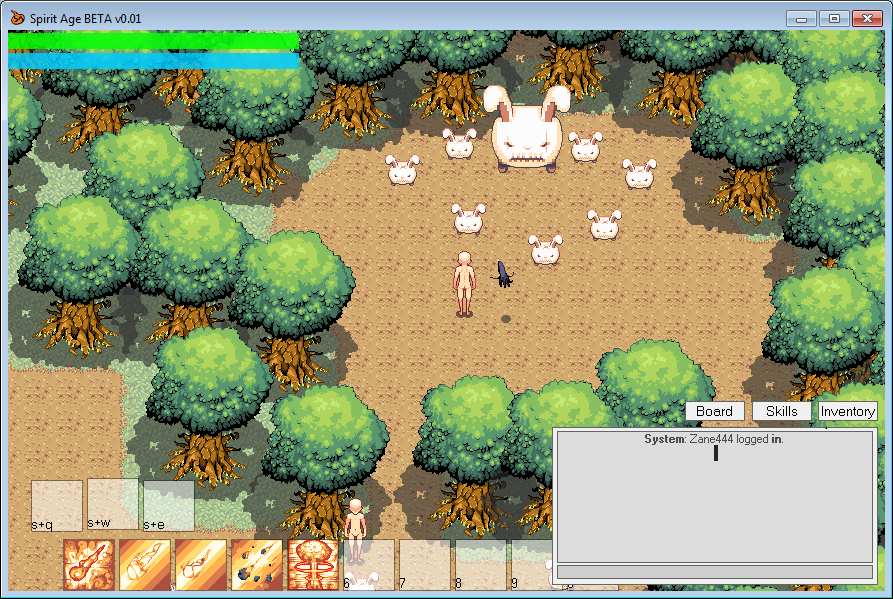
Task: Select the empty s+q quick slot
Action: (56, 505)
